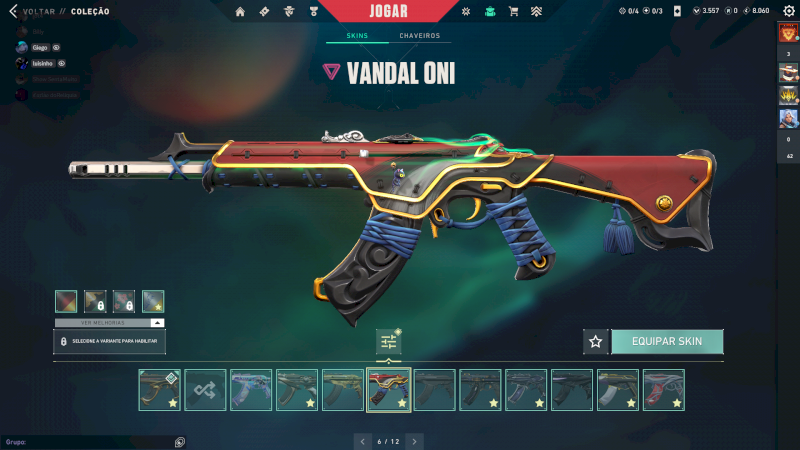Choose the red and white Vandal skin thumbnail
Image resolution: width=800 pixels, height=450 pixels.
pyautogui.click(x=663, y=389)
